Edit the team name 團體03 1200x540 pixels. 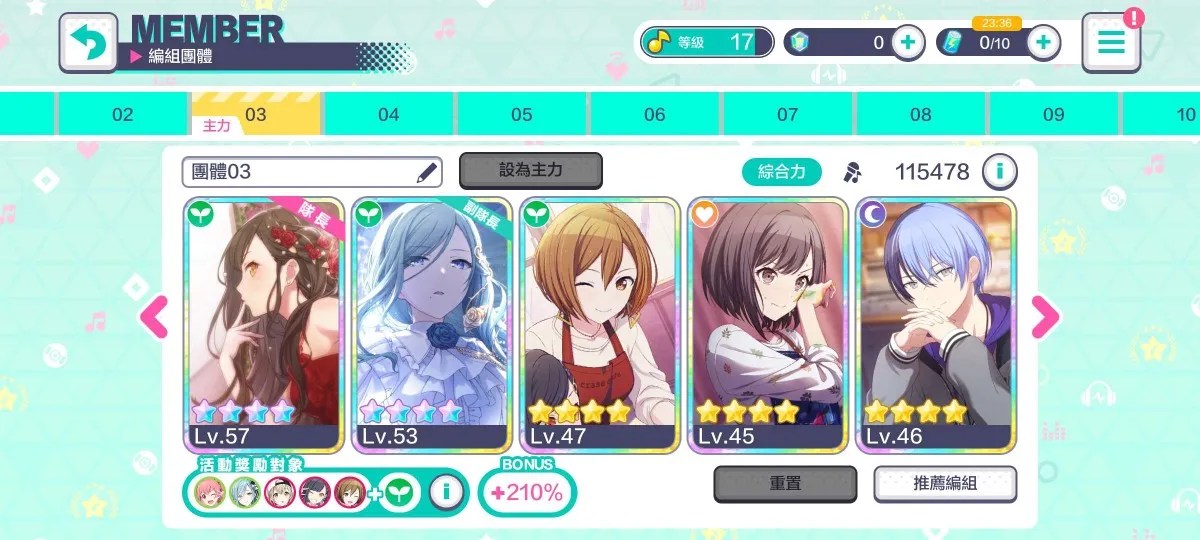(x=427, y=172)
